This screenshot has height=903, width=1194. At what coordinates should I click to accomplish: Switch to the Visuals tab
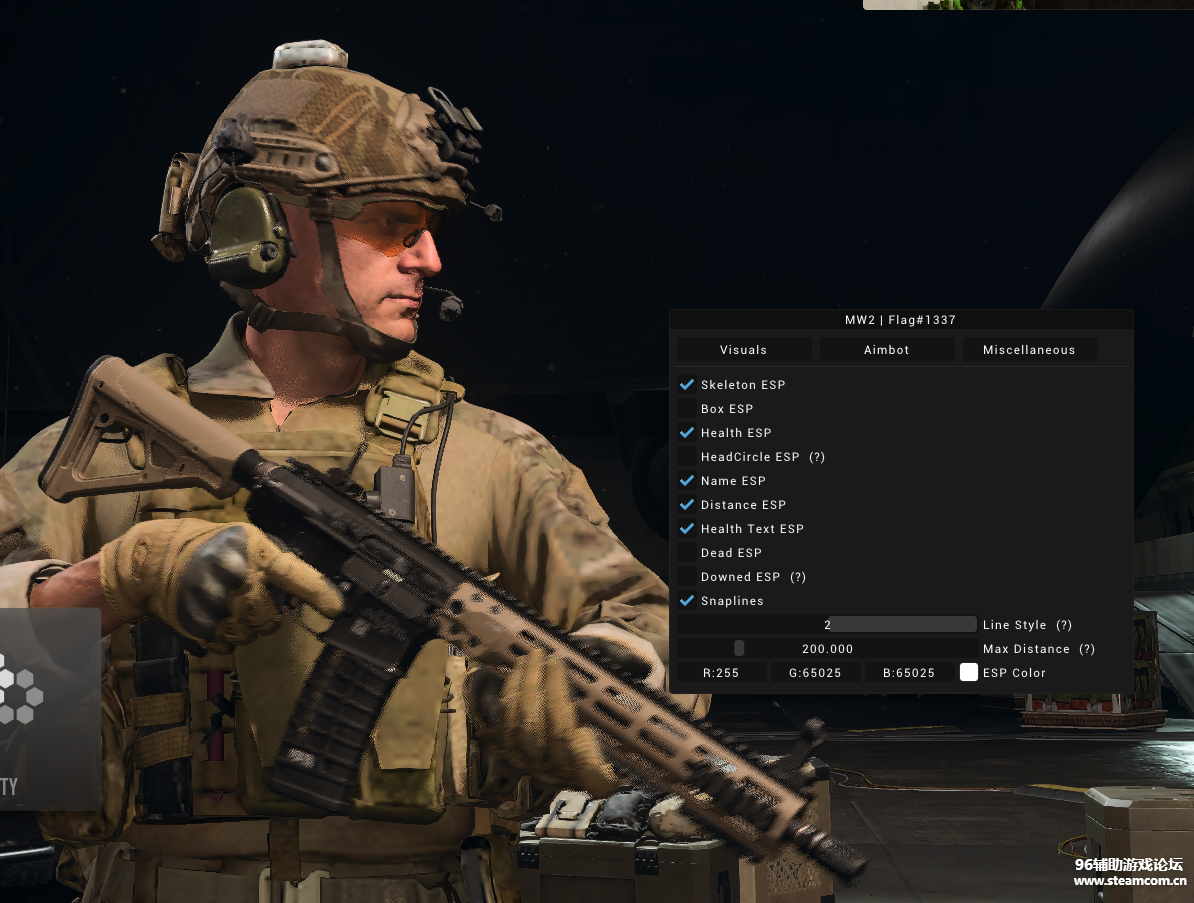click(x=744, y=350)
